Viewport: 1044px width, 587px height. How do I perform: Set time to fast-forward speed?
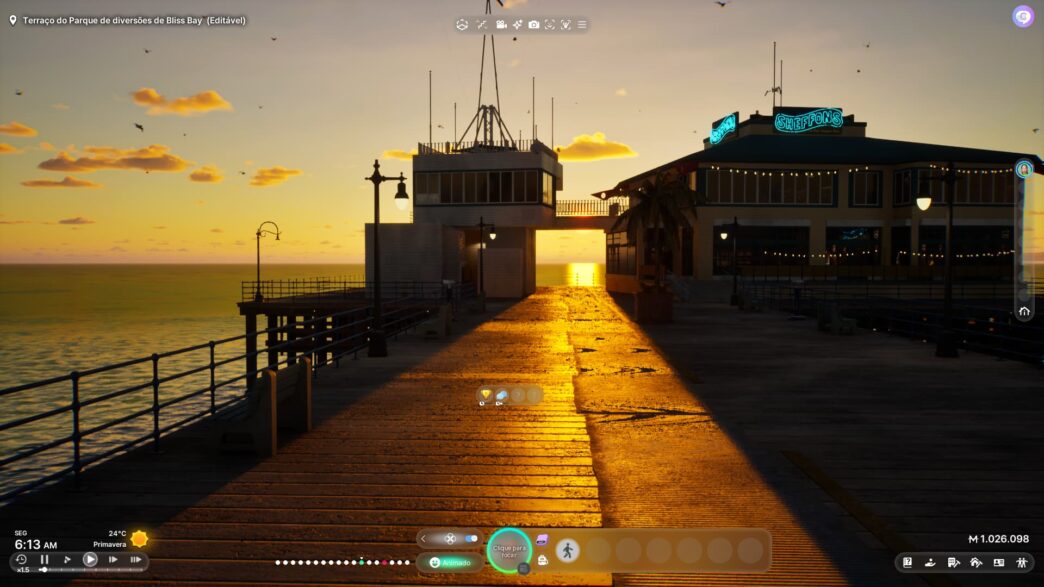pyautogui.click(x=113, y=560)
